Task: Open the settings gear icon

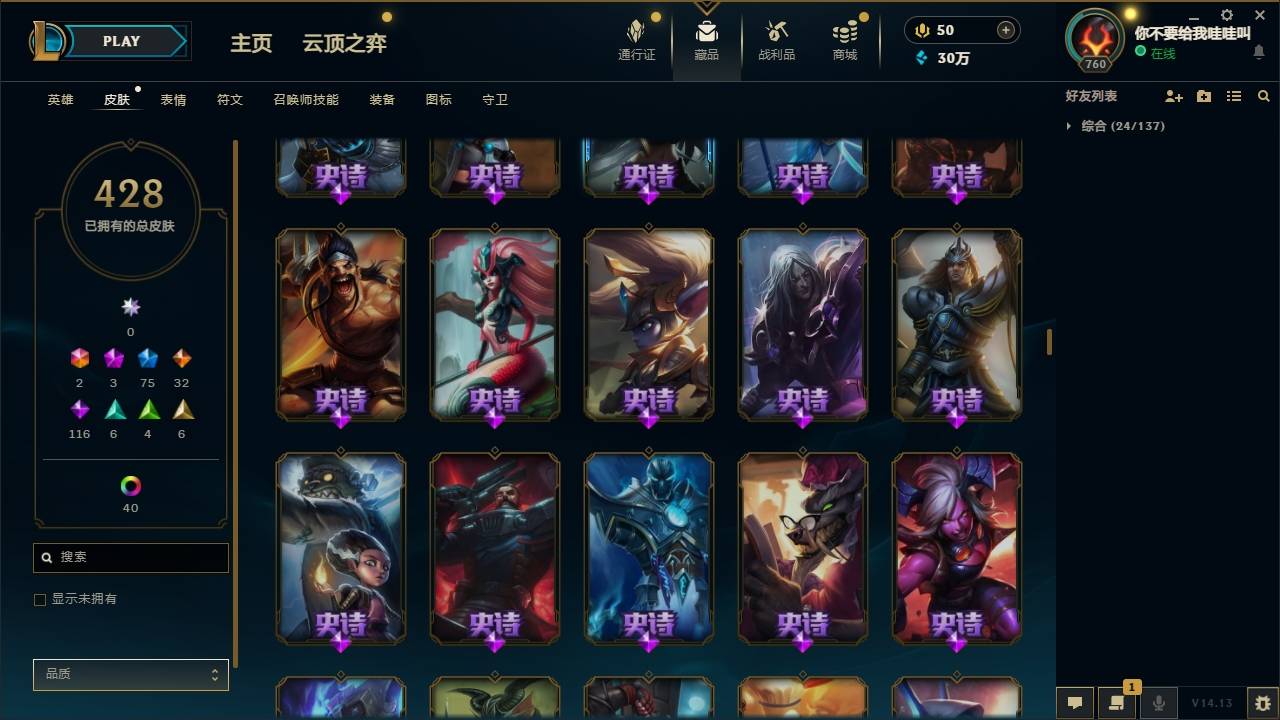Action: pyautogui.click(x=1226, y=14)
